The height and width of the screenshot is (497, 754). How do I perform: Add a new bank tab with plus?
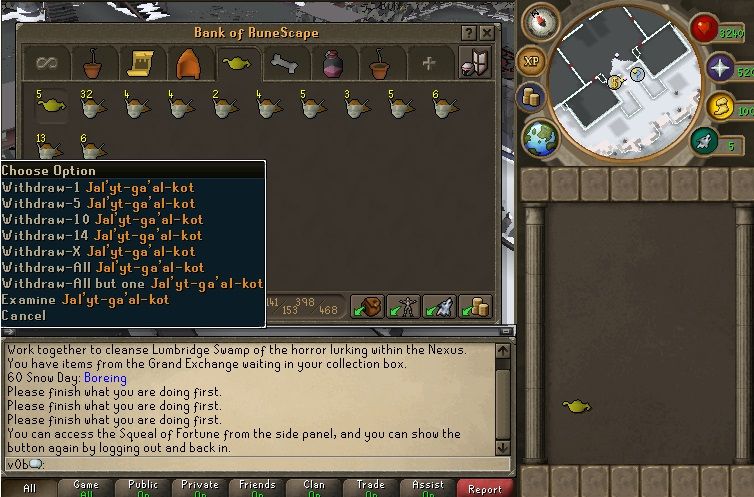[429, 64]
